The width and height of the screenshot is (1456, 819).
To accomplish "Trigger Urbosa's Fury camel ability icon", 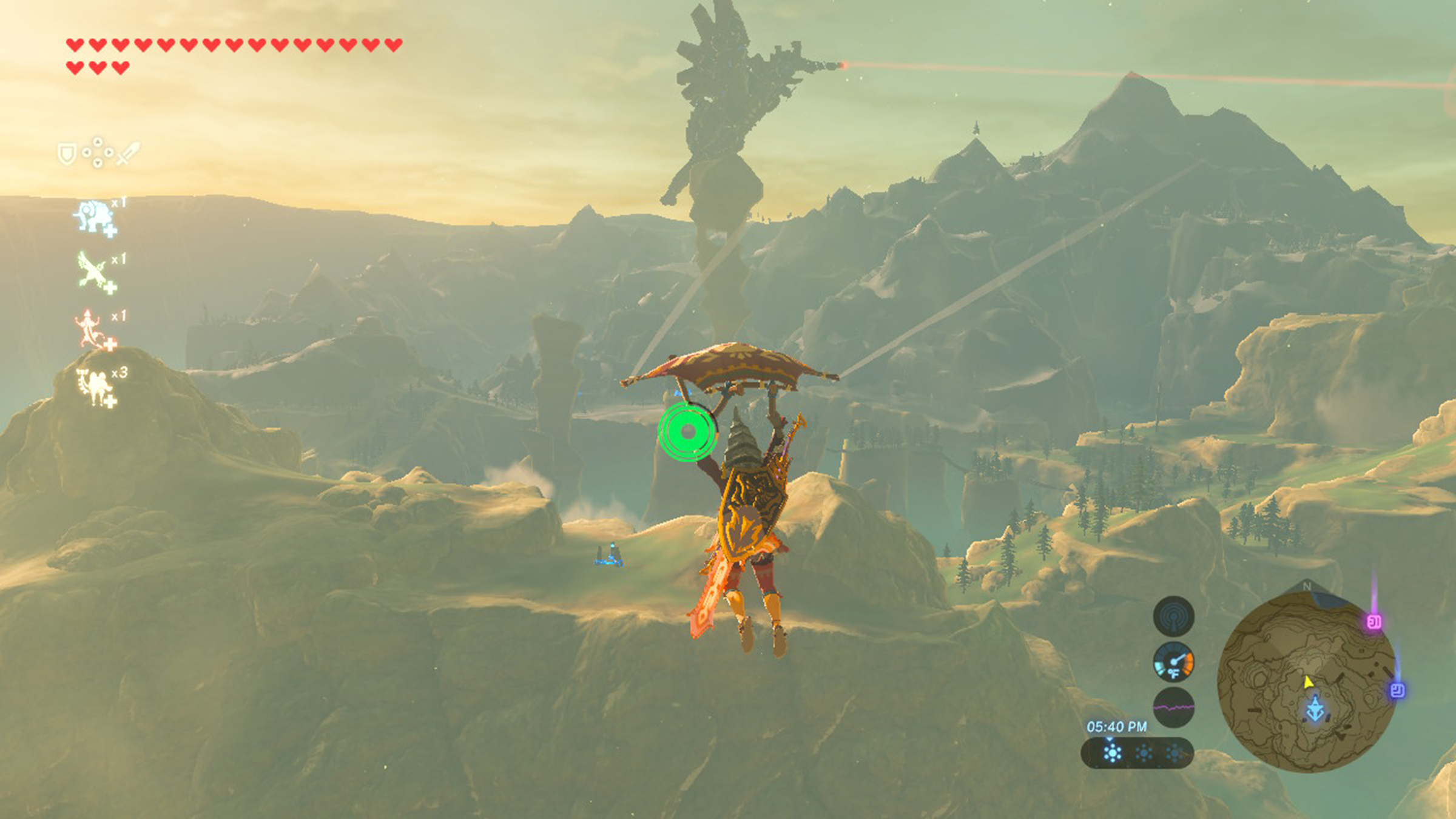I will (95, 386).
